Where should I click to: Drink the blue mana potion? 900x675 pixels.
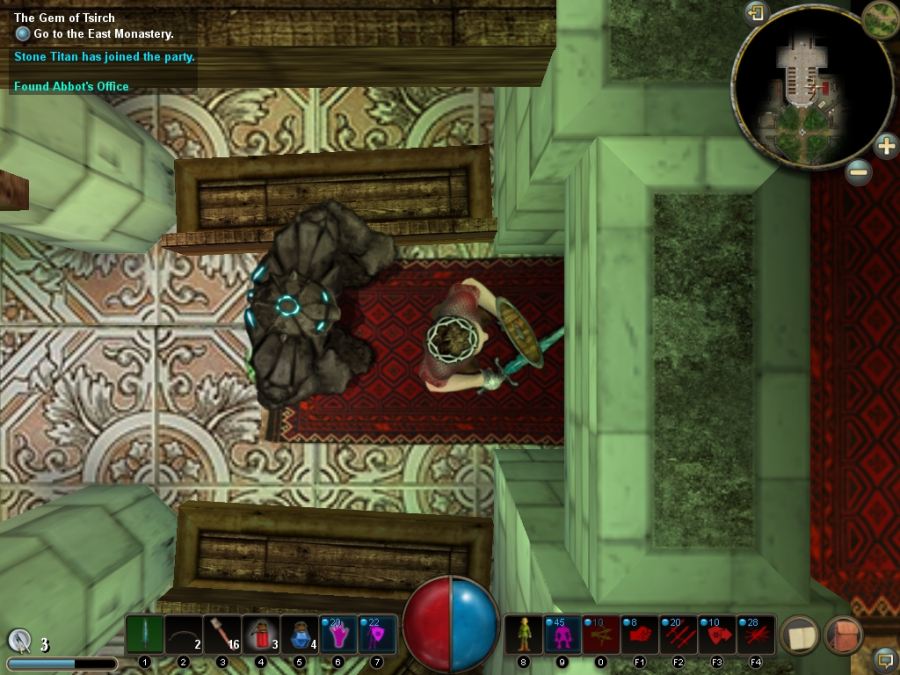tap(300, 634)
